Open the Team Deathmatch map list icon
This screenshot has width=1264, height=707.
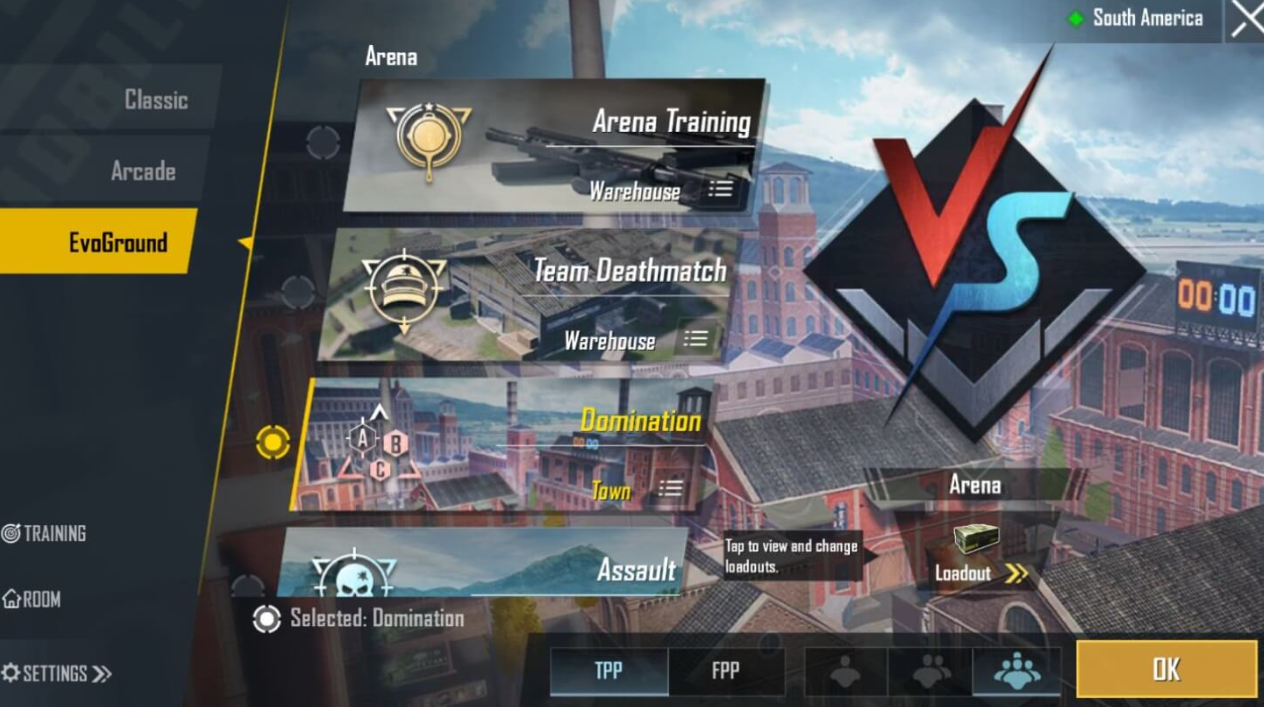pos(695,339)
